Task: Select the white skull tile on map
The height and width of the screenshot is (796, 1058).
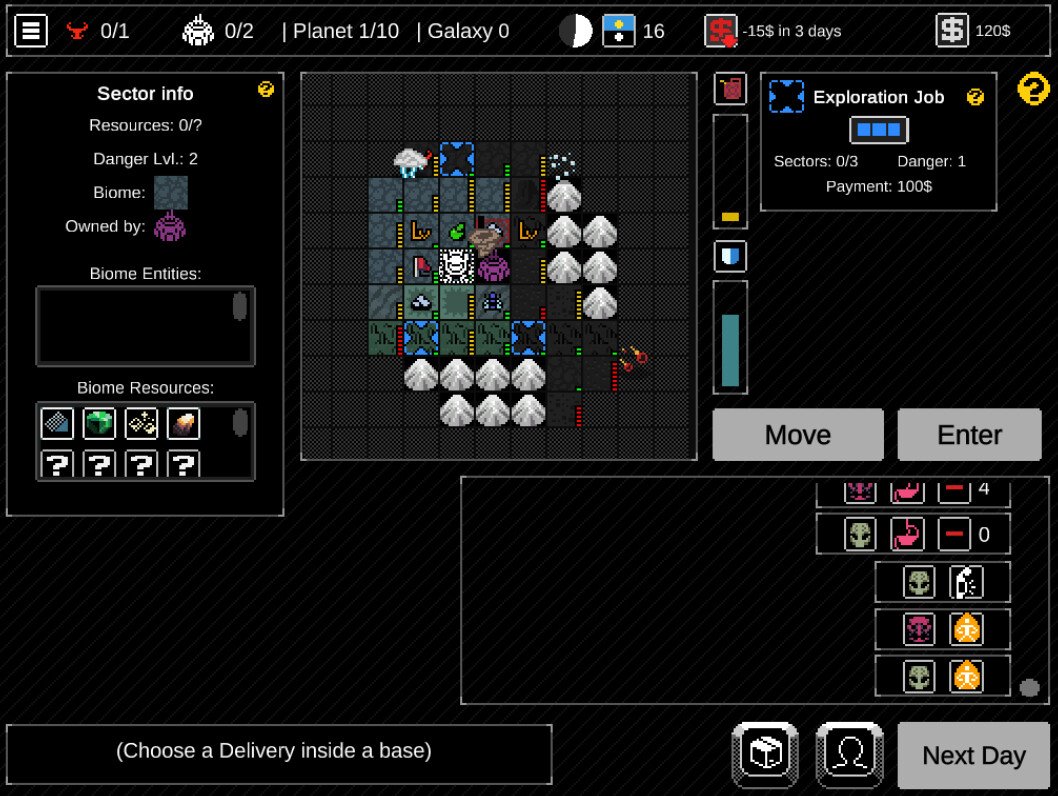Action: click(x=456, y=266)
